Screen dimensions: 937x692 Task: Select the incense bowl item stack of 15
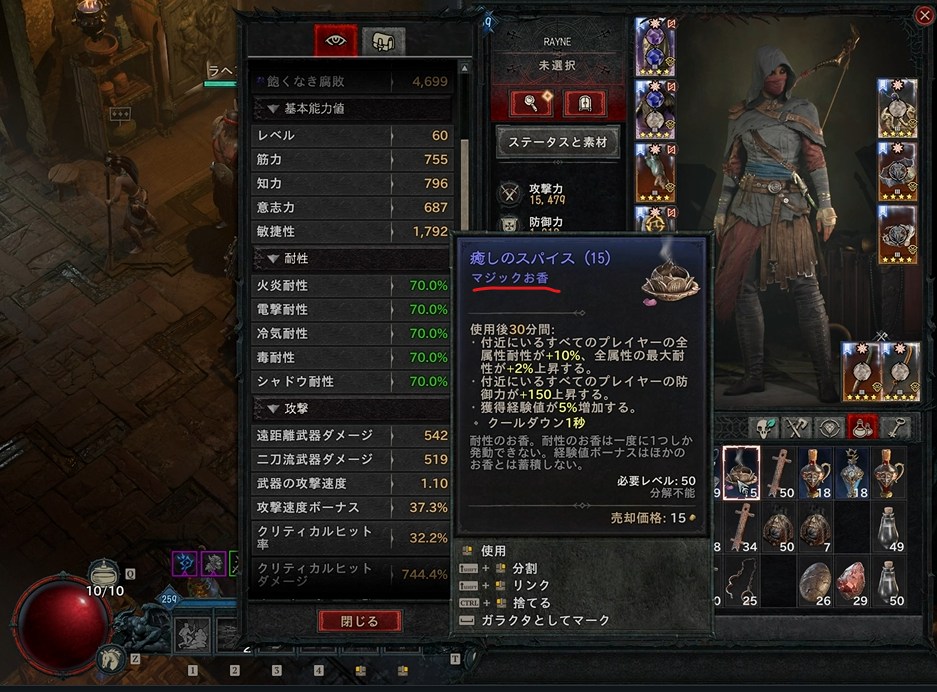click(741, 472)
